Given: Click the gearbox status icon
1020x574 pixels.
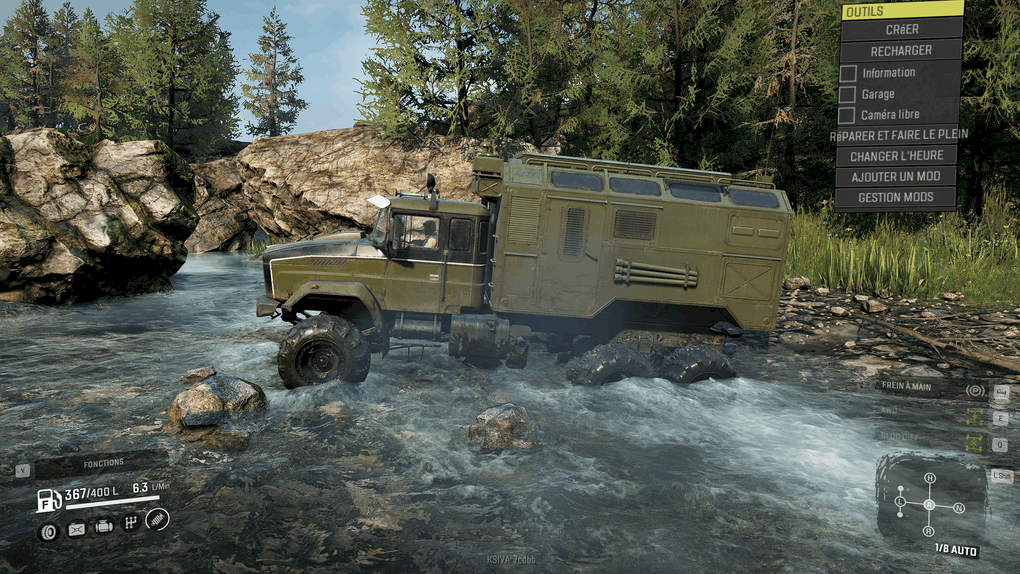Looking at the screenshot, I should [x=130, y=522].
